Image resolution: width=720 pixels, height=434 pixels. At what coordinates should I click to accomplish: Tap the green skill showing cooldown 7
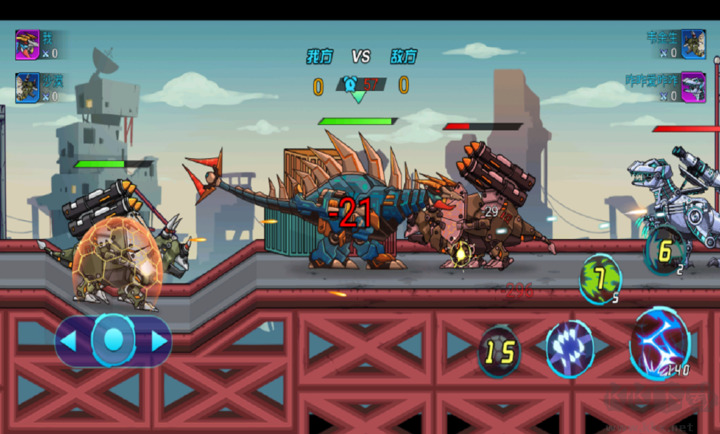point(600,277)
